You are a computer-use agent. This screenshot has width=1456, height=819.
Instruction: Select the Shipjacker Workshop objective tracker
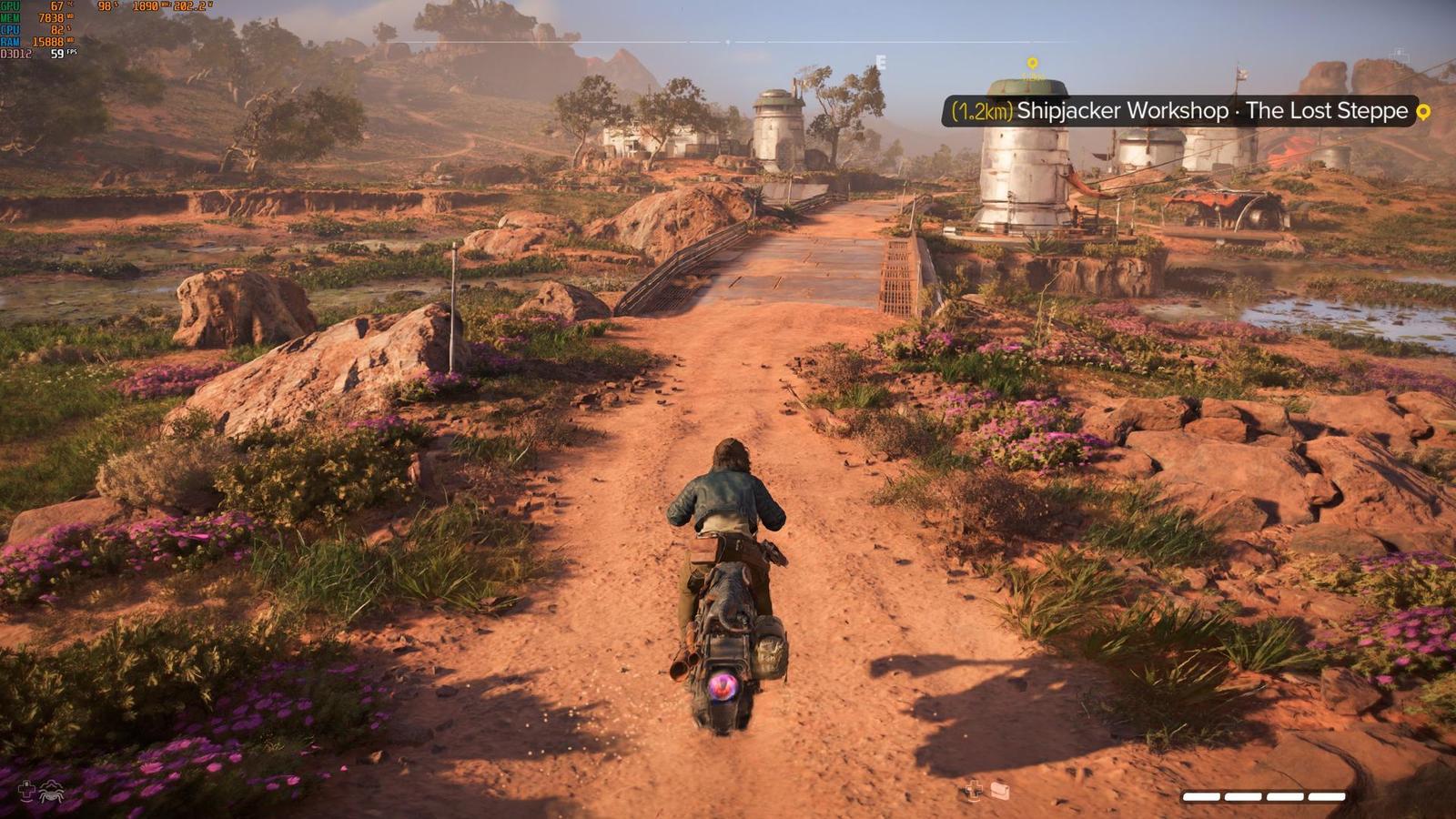[1179, 111]
